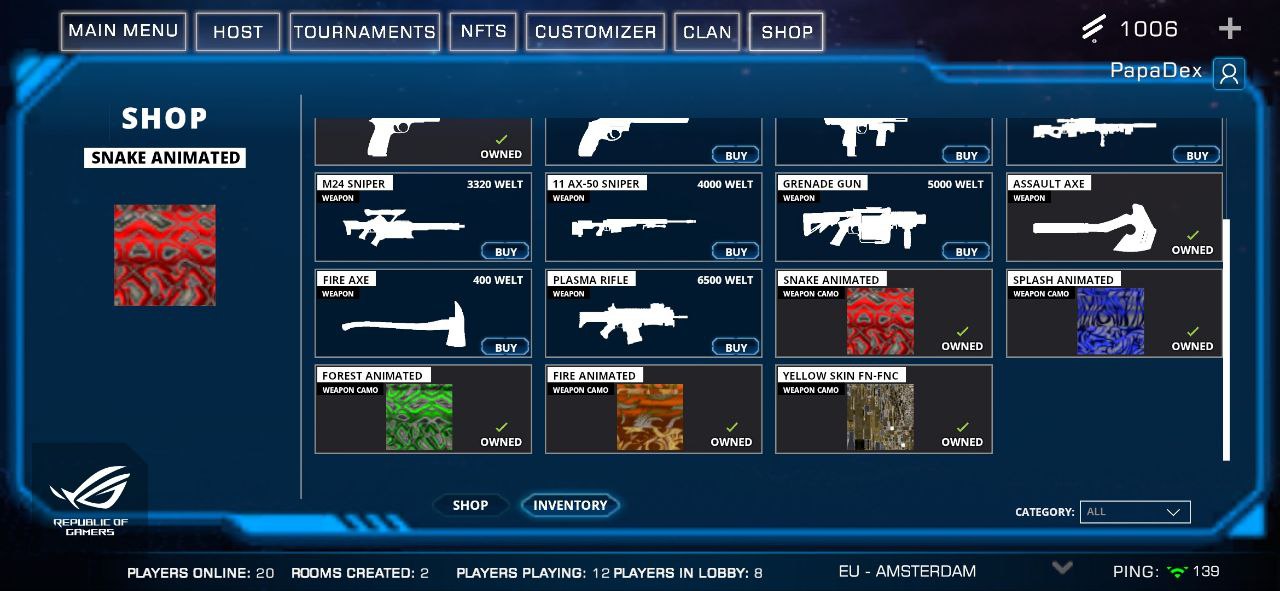Go to the Host screen
1280x591 pixels.
(x=238, y=32)
